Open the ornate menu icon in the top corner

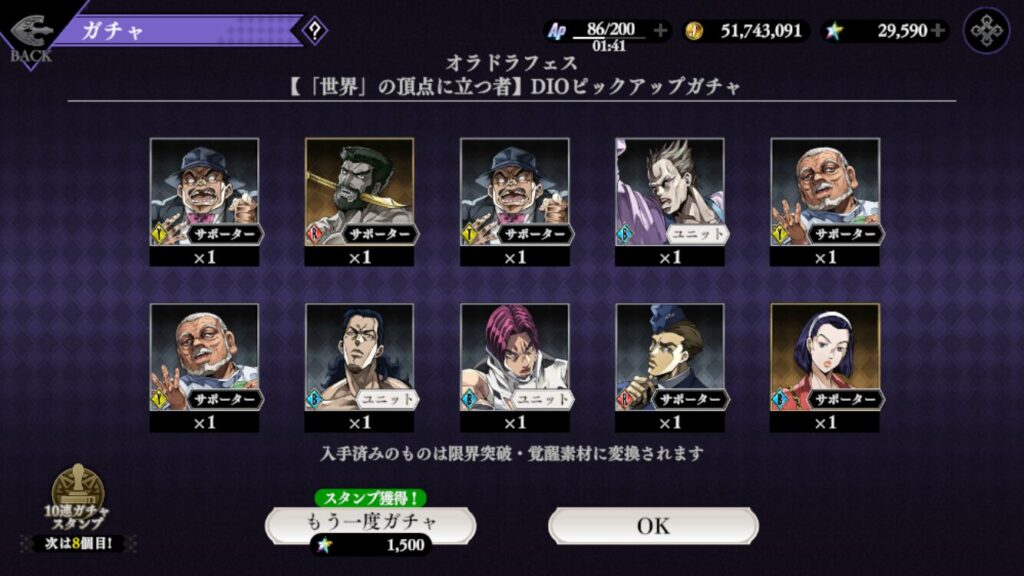coord(986,31)
